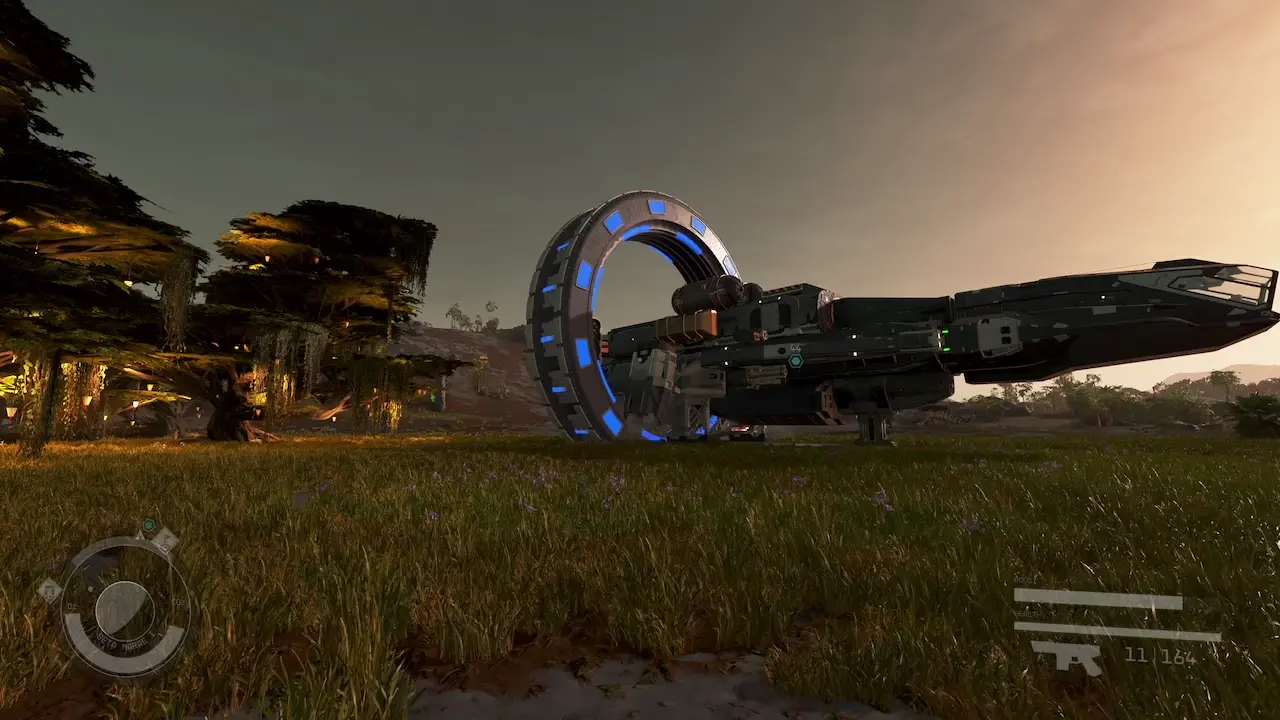This screenshot has width=1280, height=720.
Task: Click the CO2 indicator on the compass
Action: [x=177, y=601]
